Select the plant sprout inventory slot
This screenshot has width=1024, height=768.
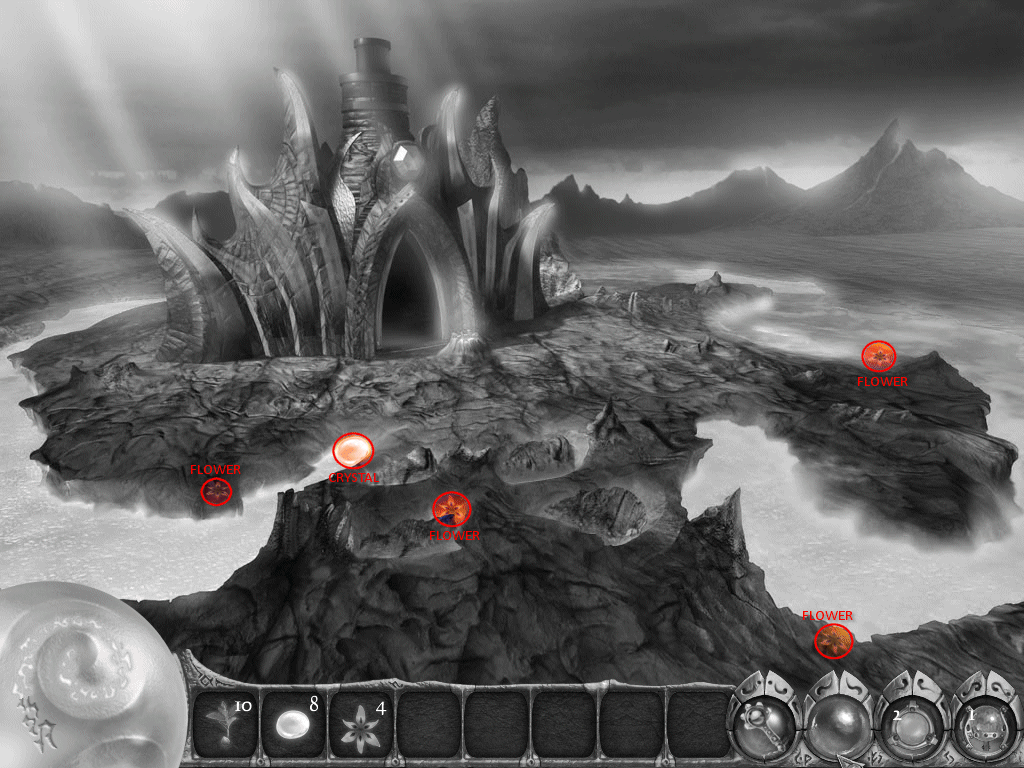point(224,723)
